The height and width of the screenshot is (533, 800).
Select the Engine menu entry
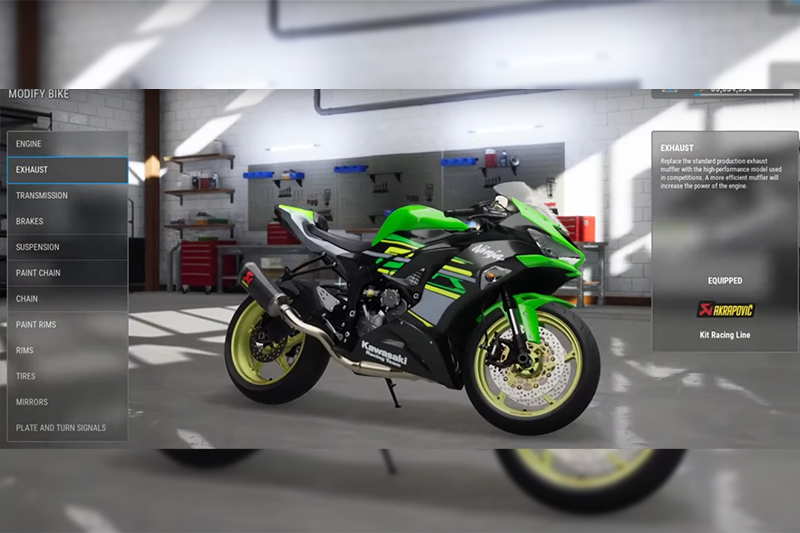point(67,144)
